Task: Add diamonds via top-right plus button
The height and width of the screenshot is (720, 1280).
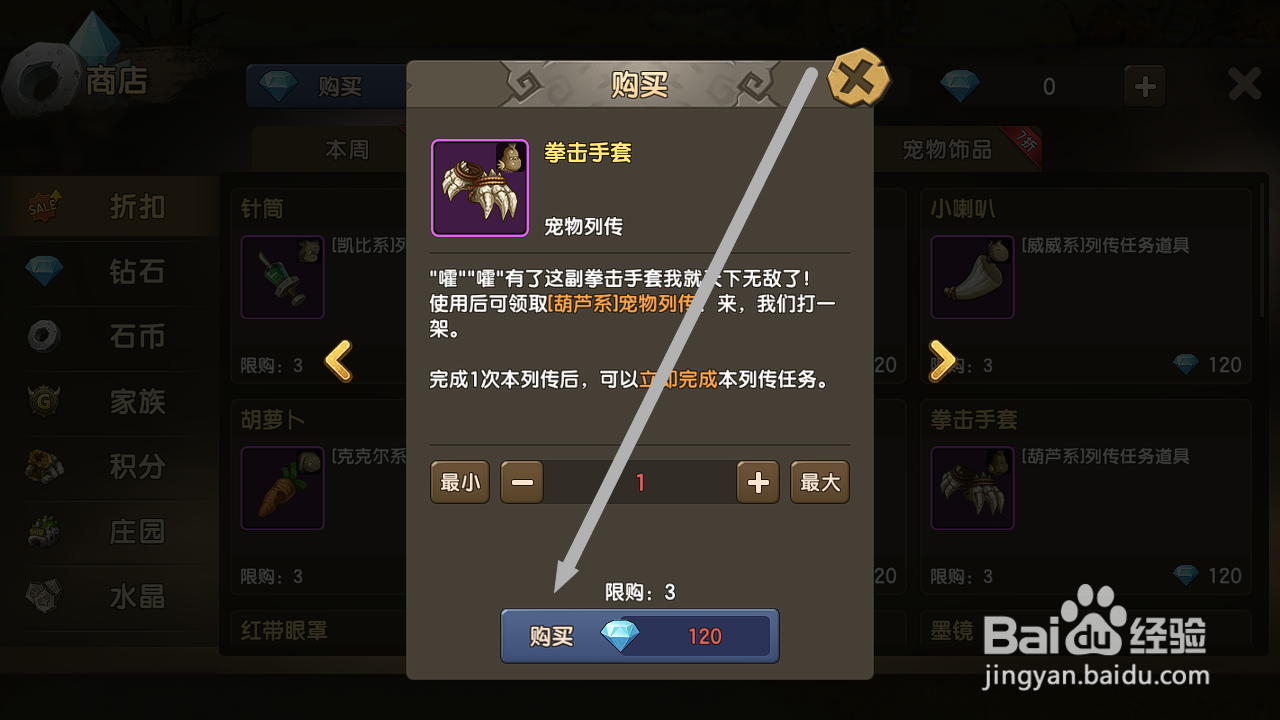Action: 1143,86
